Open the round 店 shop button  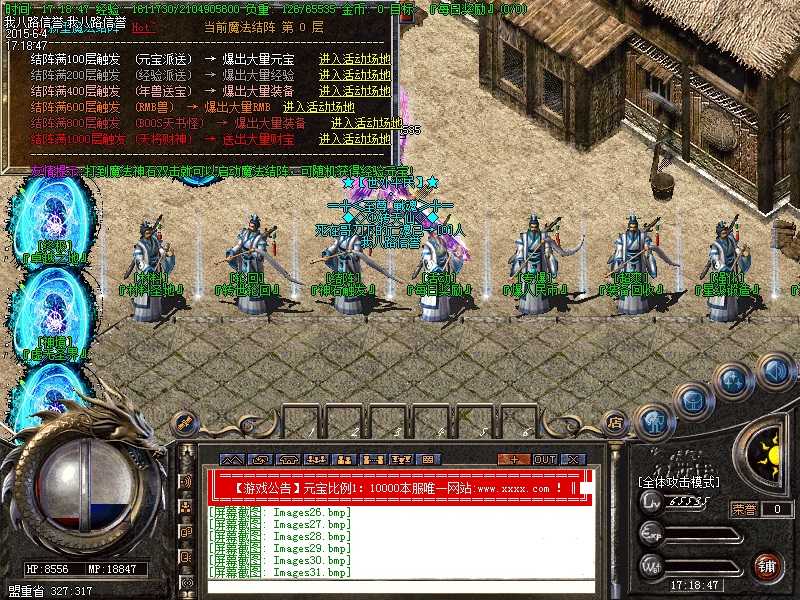point(617,421)
